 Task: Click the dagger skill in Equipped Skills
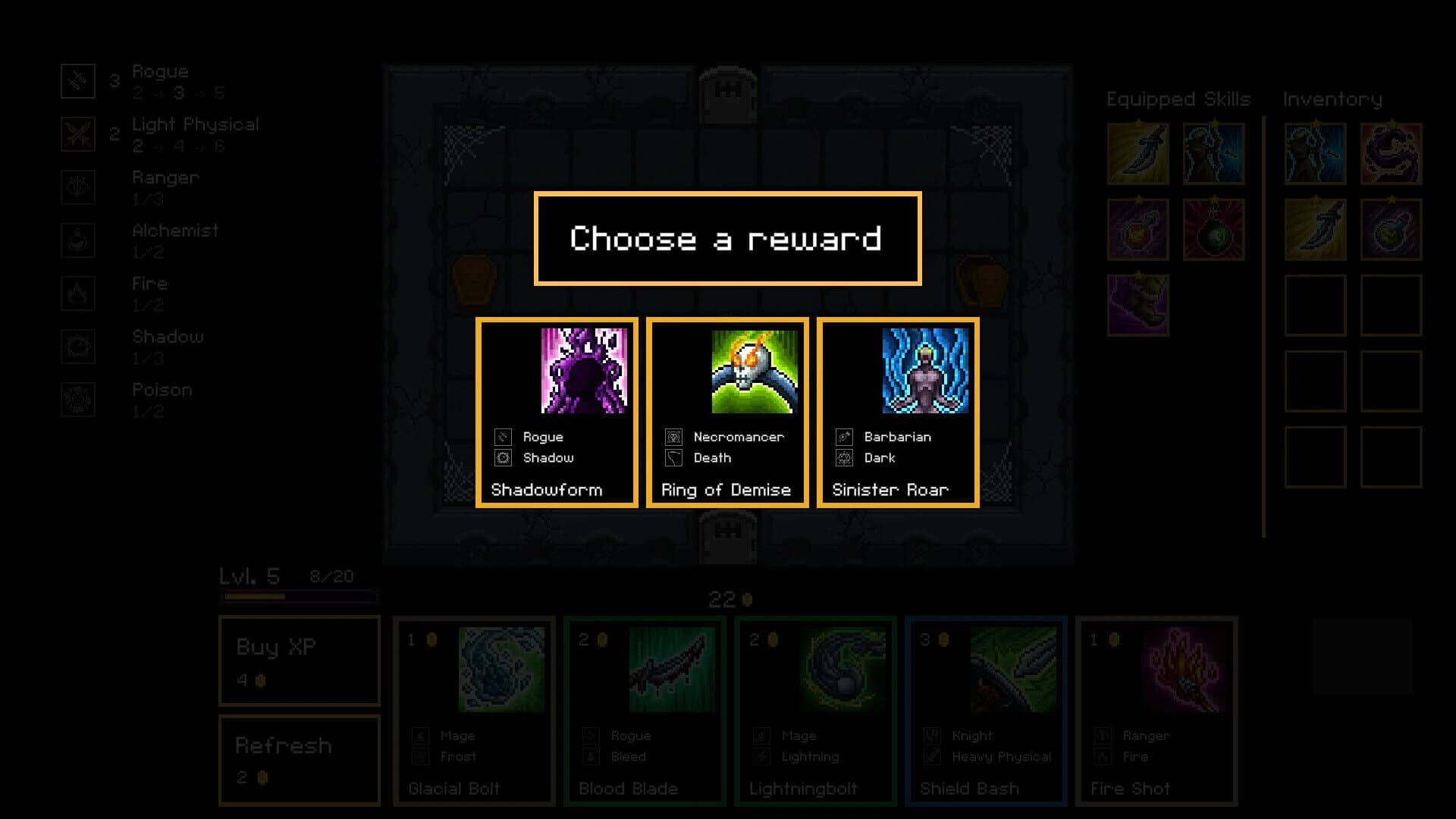tap(1137, 153)
